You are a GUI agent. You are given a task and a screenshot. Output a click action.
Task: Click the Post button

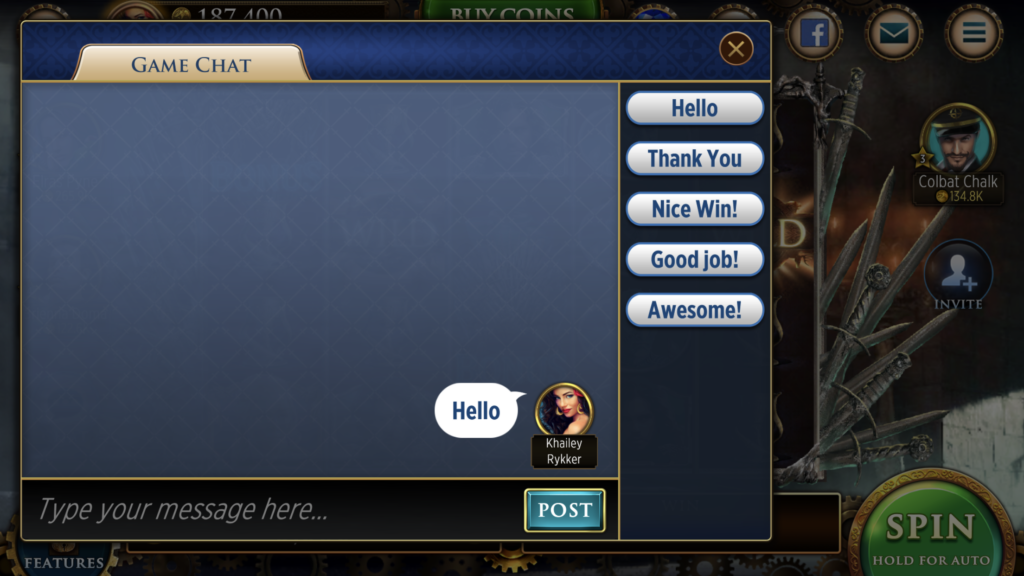click(x=564, y=510)
